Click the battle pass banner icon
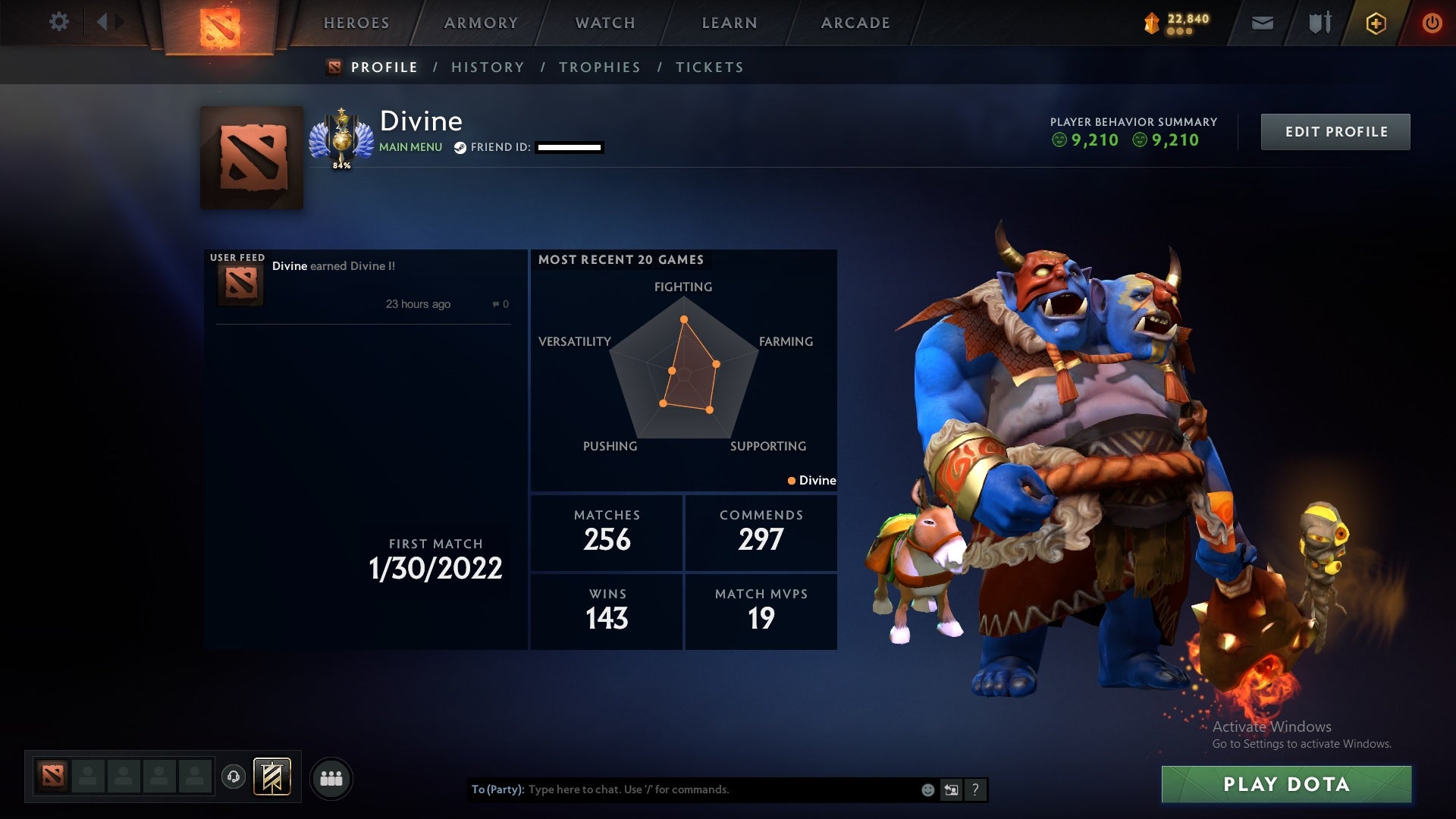1456x819 pixels. click(x=271, y=777)
